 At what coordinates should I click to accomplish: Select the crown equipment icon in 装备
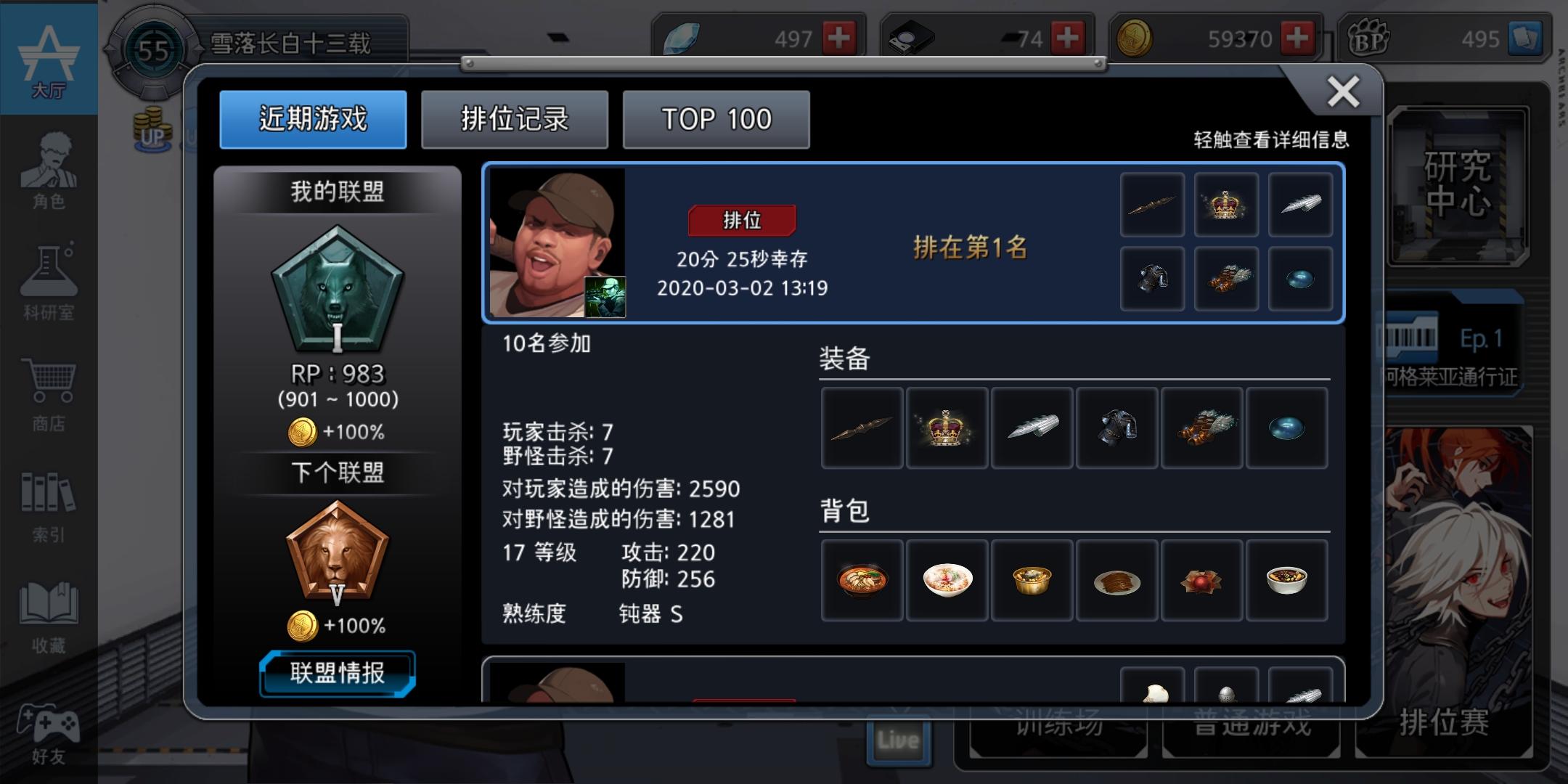coord(947,428)
